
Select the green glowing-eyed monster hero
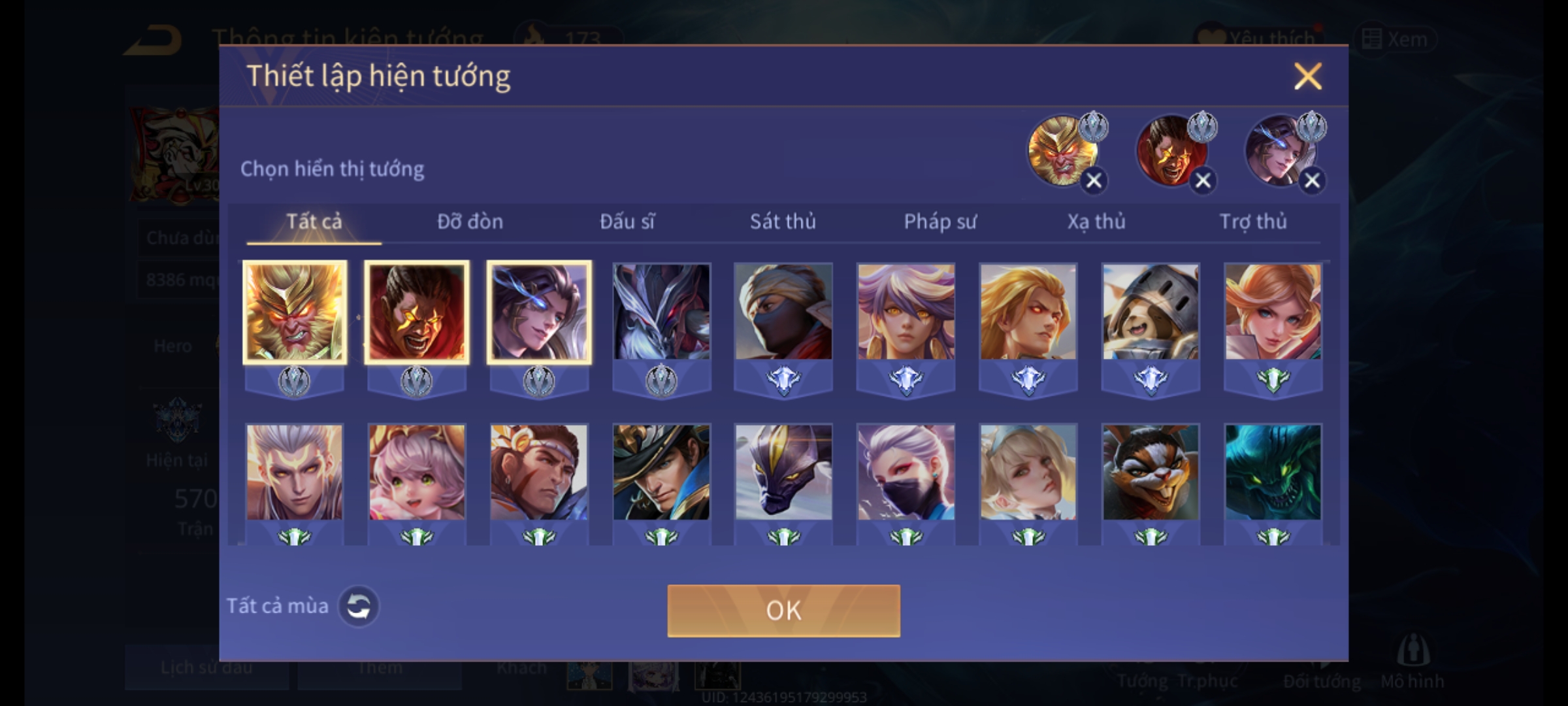pyautogui.click(x=1273, y=473)
